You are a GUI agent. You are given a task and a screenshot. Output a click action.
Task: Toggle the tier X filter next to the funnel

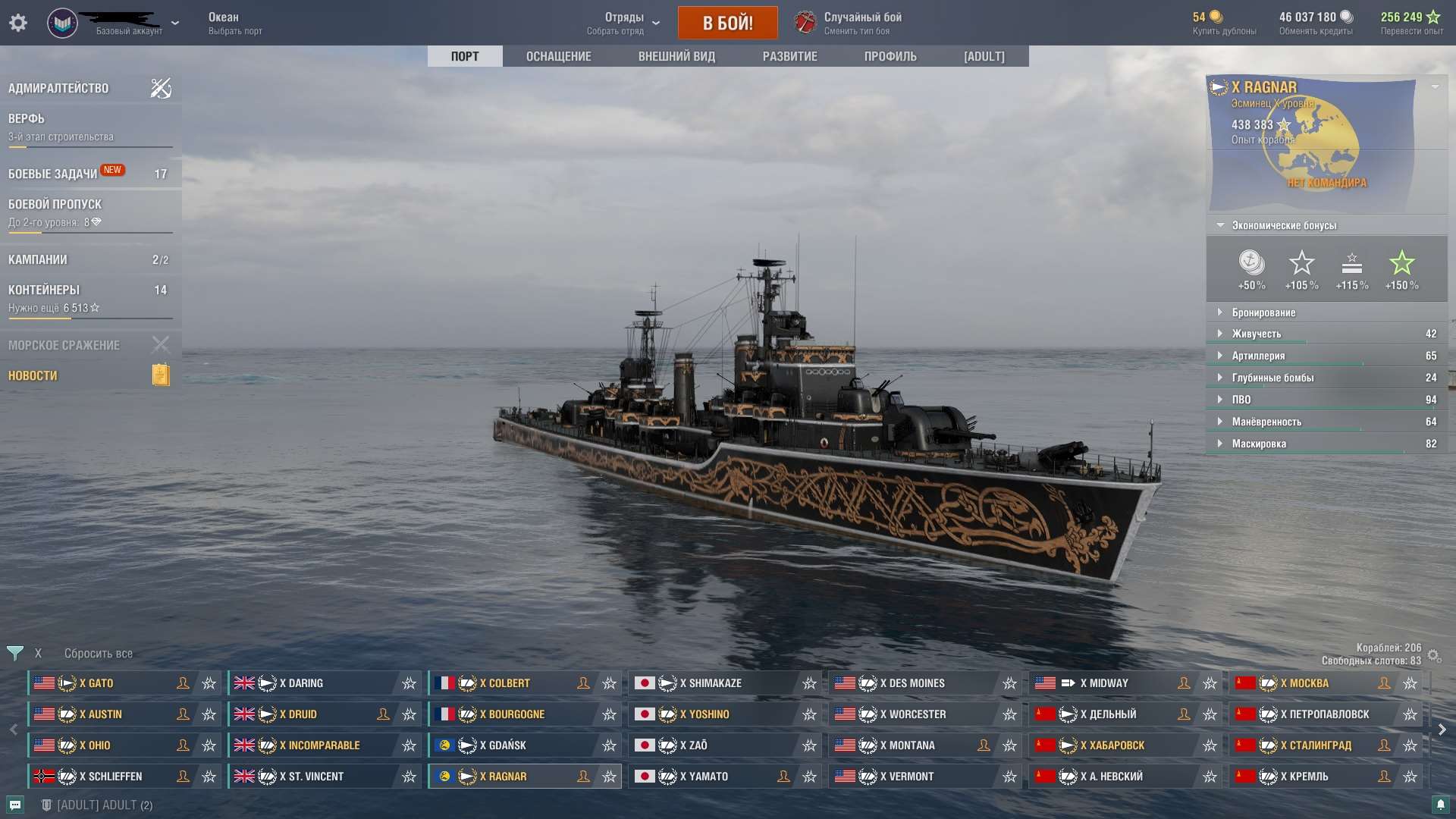(x=38, y=652)
